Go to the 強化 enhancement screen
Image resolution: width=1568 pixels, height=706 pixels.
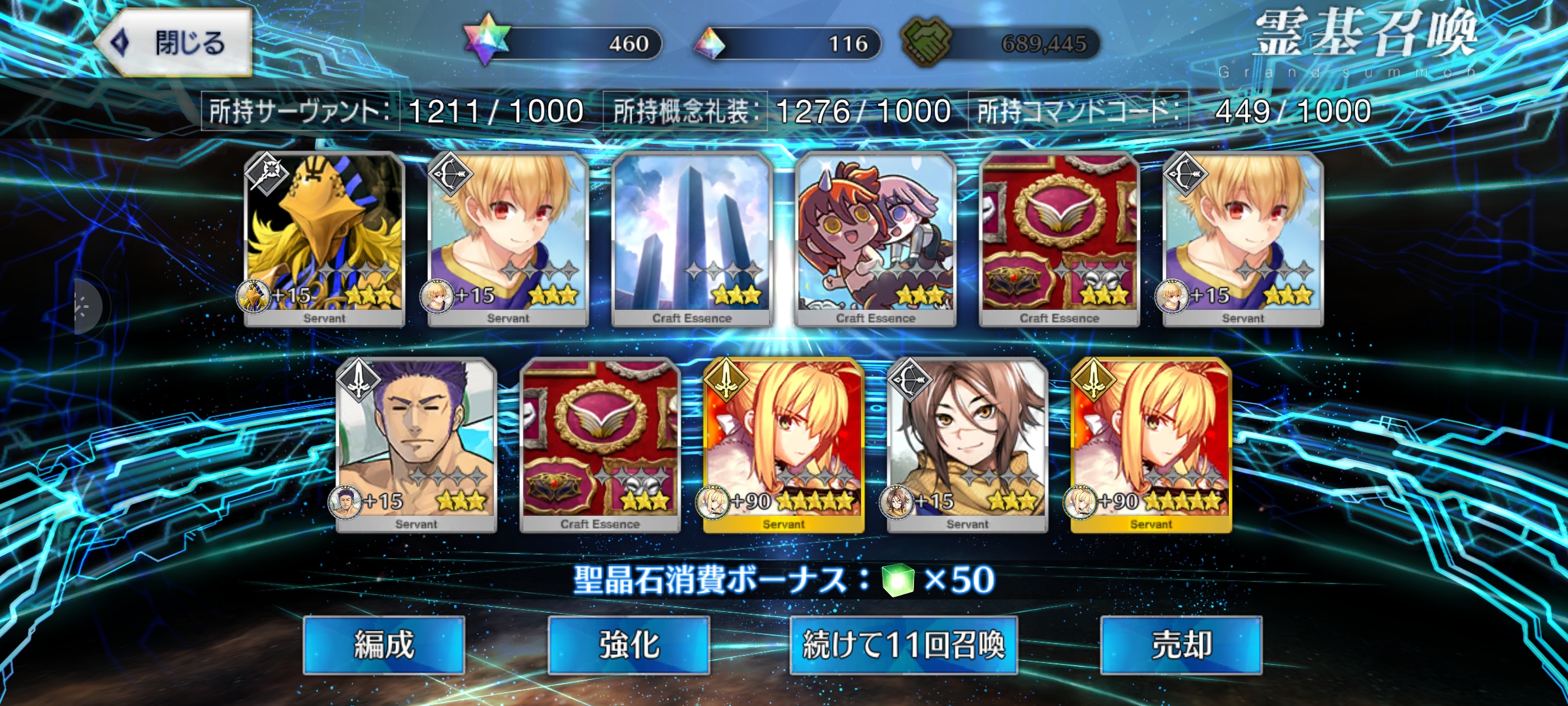click(x=629, y=645)
